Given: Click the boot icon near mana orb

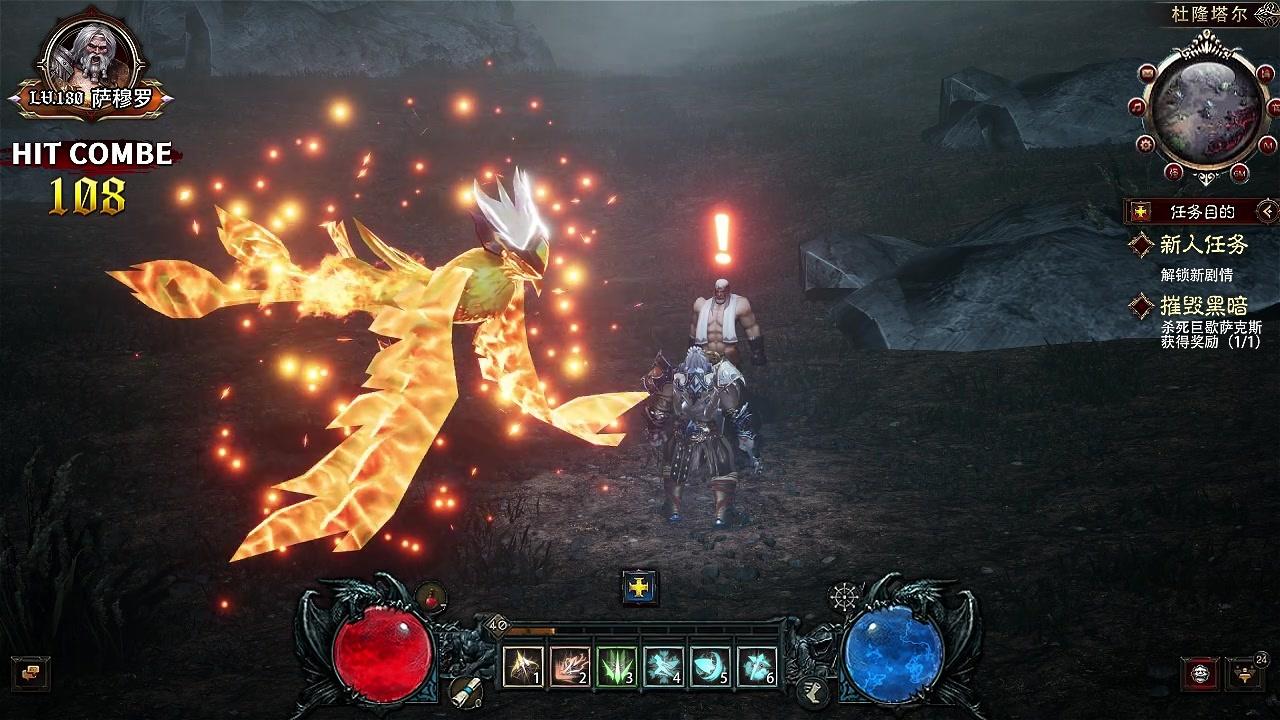Looking at the screenshot, I should 811,689.
